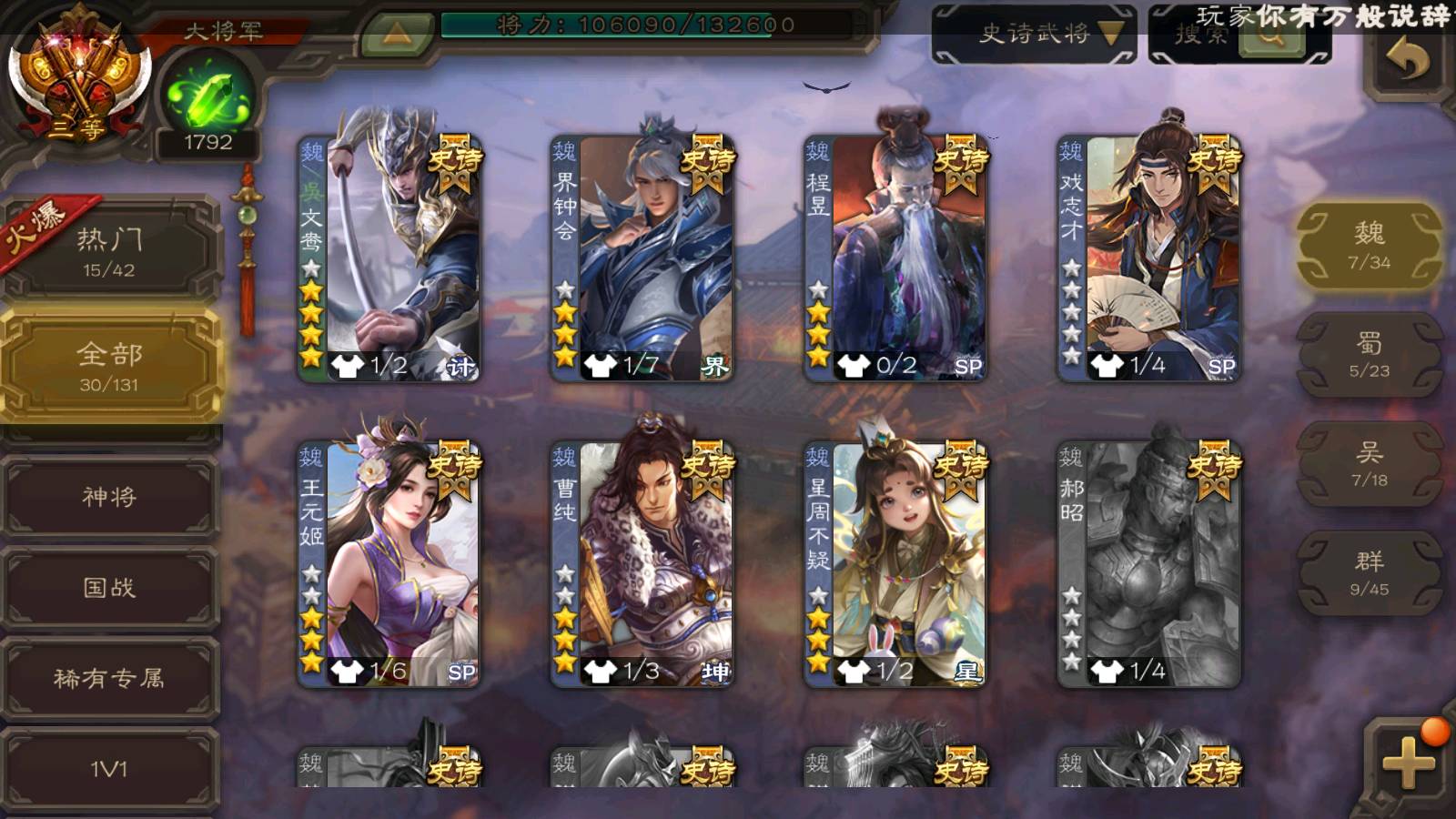Select the 王元姬 general card
1456x819 pixels.
pos(389,562)
